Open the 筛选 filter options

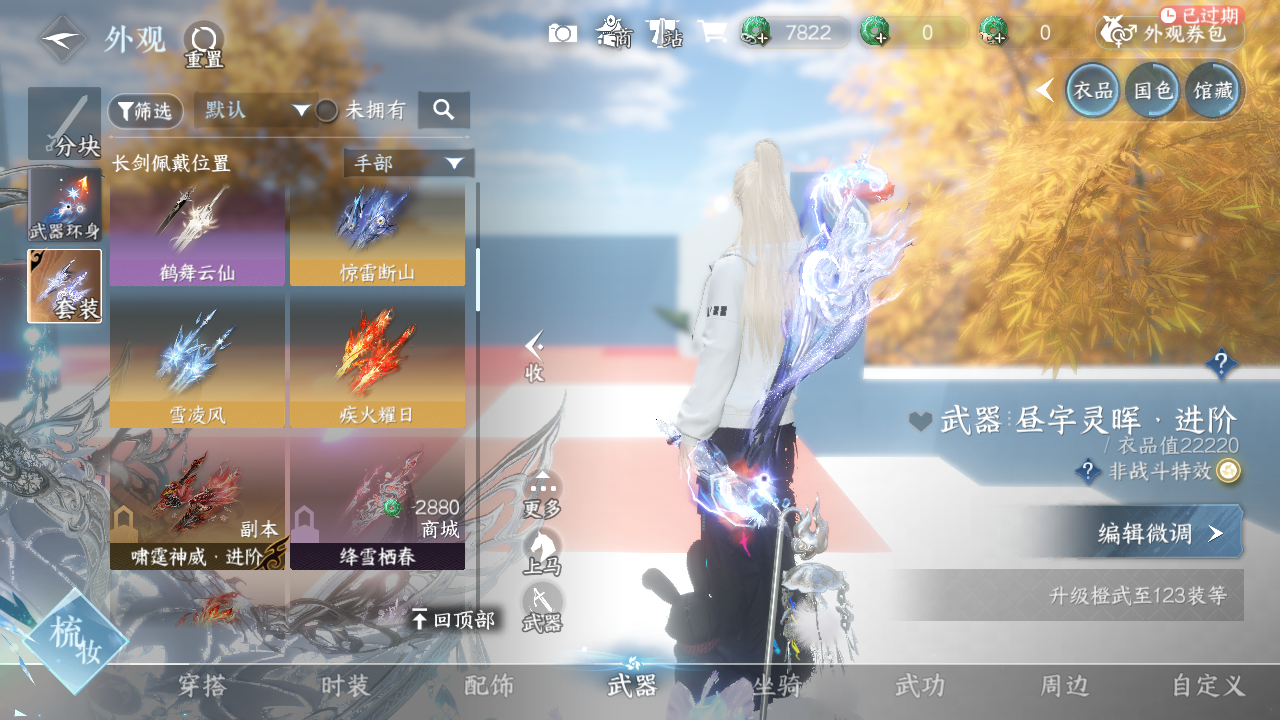pyautogui.click(x=146, y=111)
